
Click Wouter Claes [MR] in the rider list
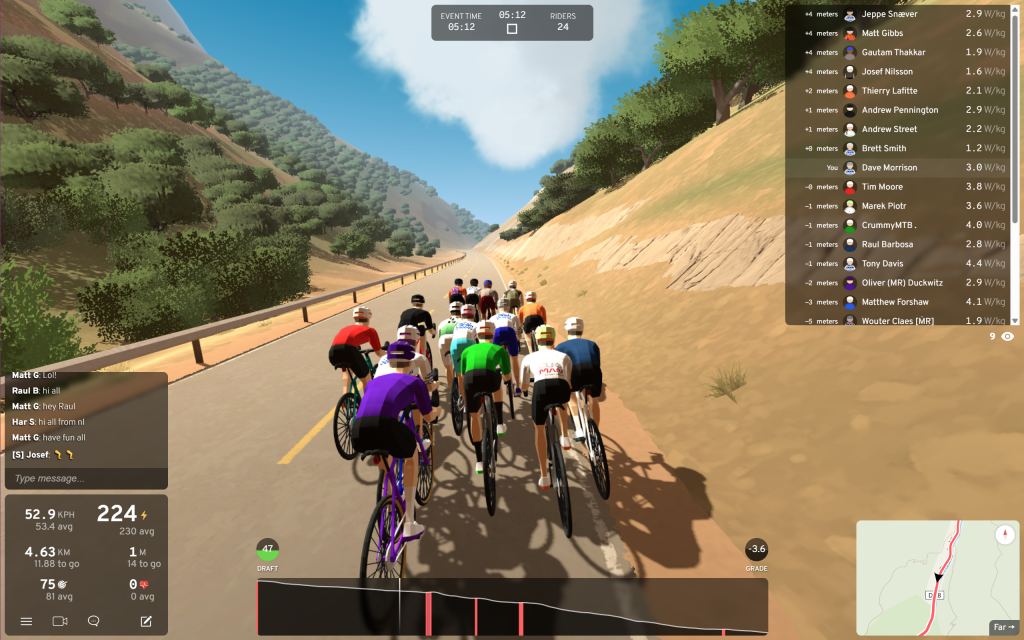click(897, 321)
